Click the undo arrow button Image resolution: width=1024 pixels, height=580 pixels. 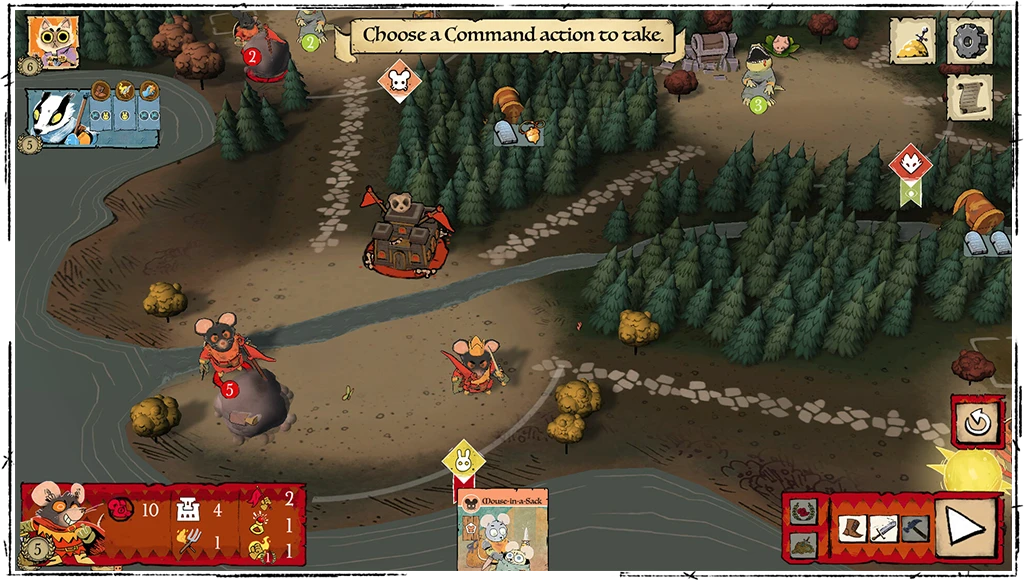tap(976, 422)
